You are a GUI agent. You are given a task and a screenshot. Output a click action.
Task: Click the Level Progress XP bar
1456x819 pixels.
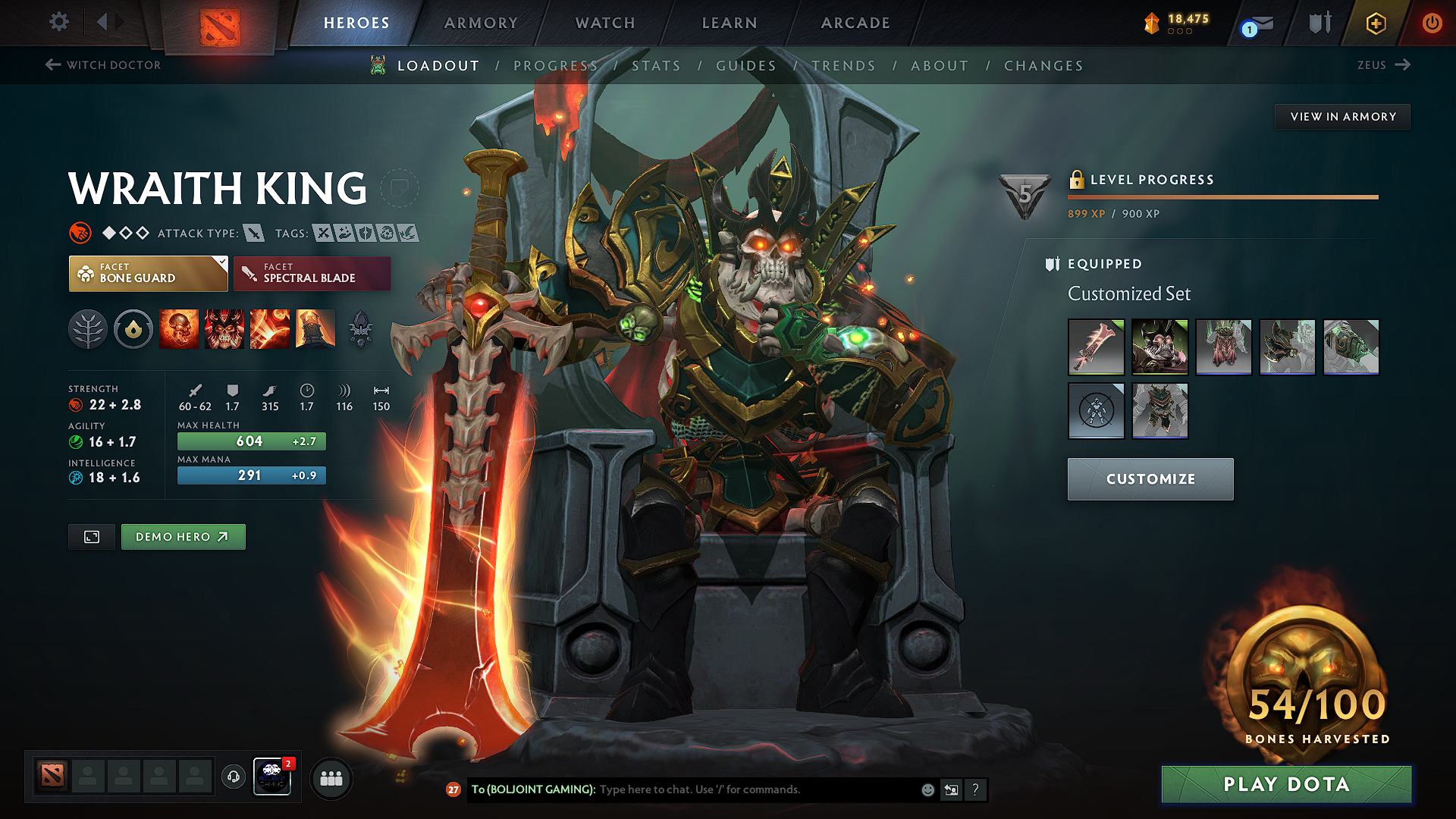tap(1221, 197)
